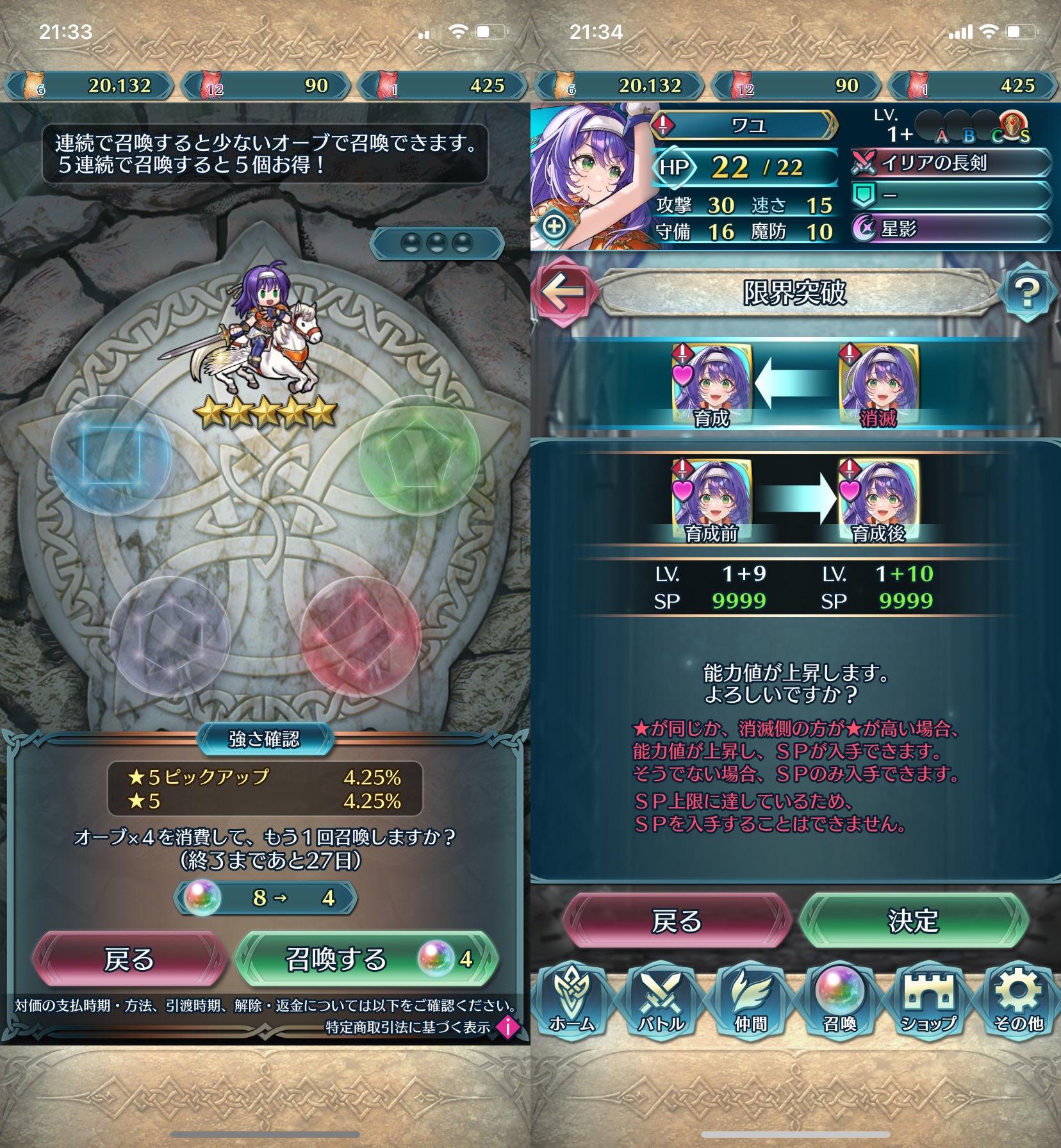Open the 仲間 allies tab

point(750,1003)
